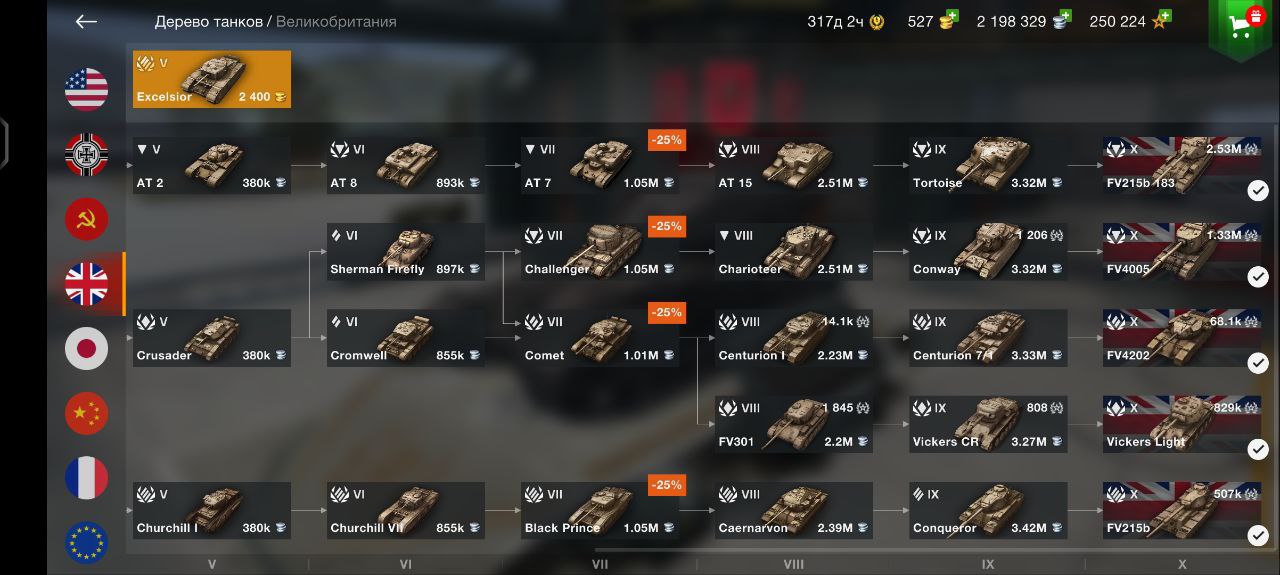This screenshot has width=1280, height=575.
Task: Show the European nation tank tree
Action: [x=87, y=542]
